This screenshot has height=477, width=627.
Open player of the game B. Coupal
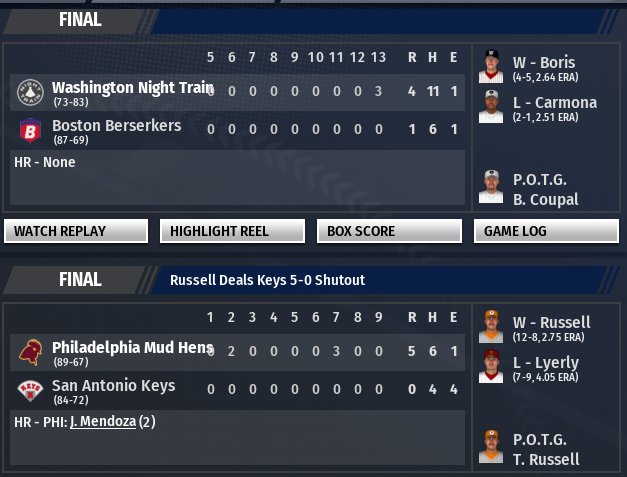[546, 200]
